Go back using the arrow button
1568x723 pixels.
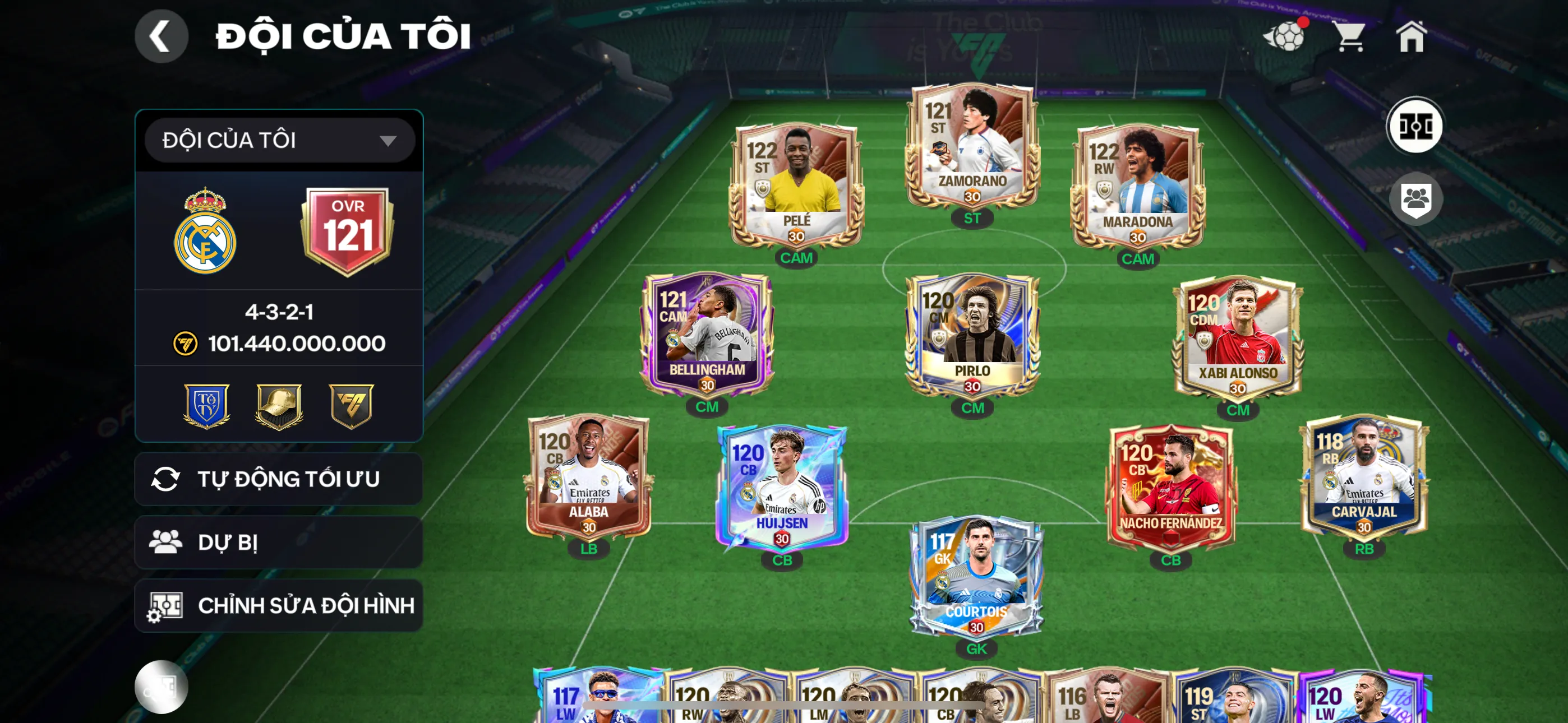161,36
